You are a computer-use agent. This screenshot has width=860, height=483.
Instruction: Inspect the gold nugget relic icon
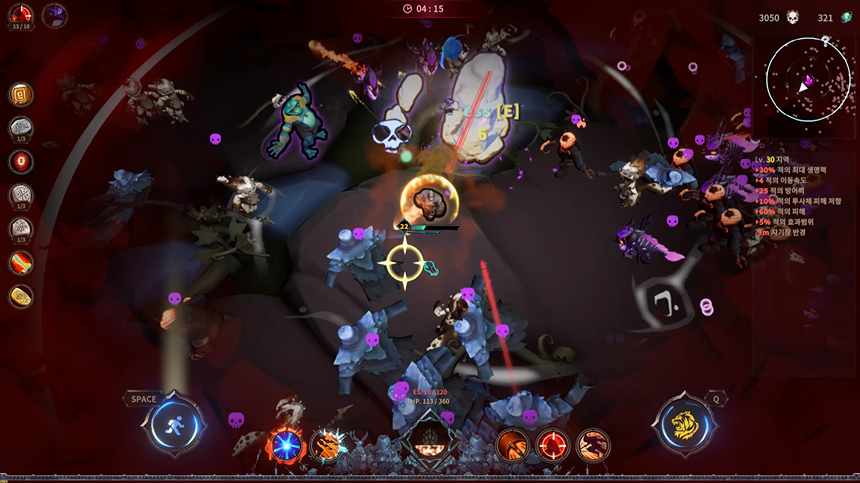pyautogui.click(x=21, y=296)
